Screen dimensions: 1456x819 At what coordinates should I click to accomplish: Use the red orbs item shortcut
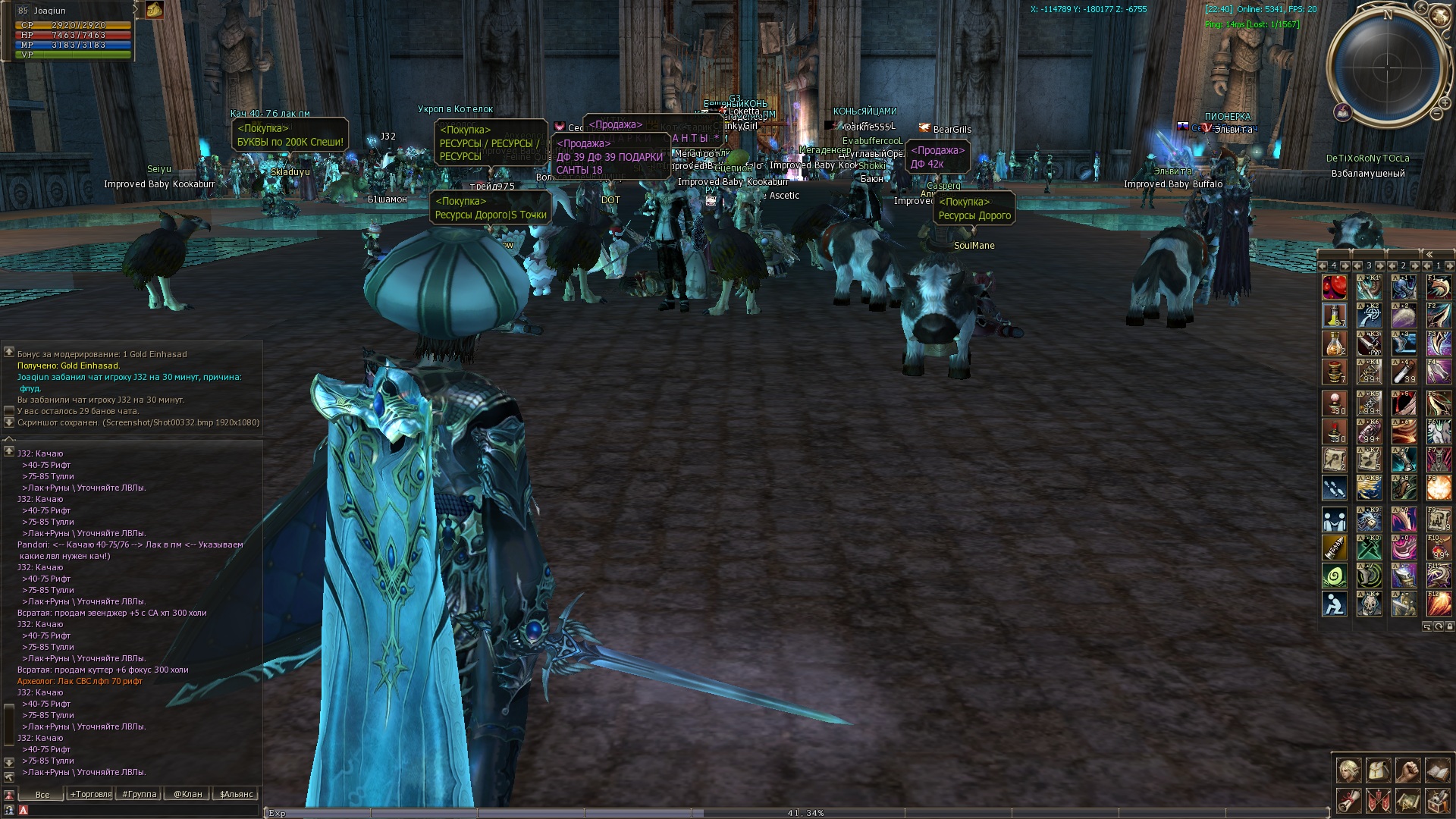[1334, 288]
